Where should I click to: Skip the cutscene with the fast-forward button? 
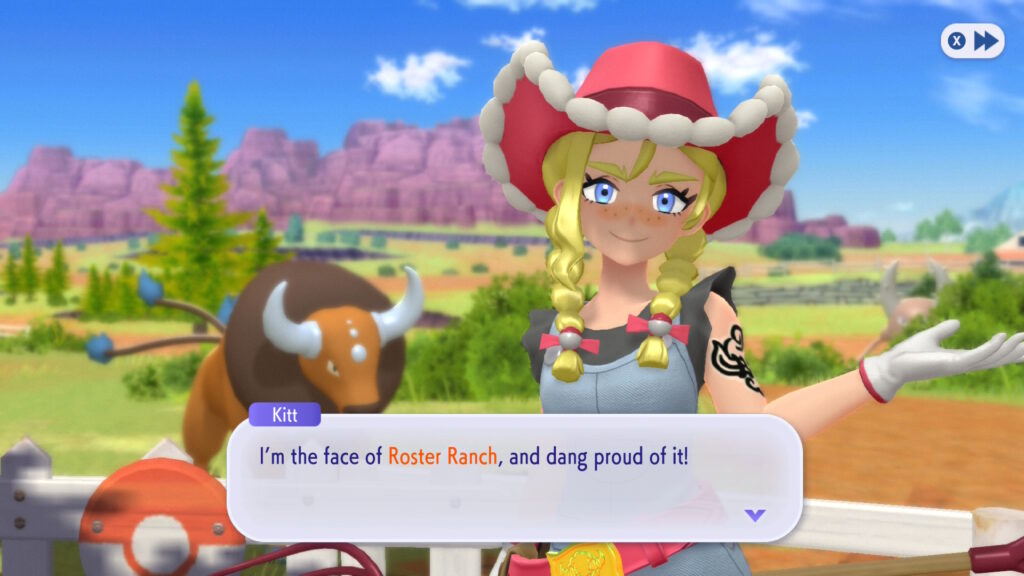tap(972, 41)
